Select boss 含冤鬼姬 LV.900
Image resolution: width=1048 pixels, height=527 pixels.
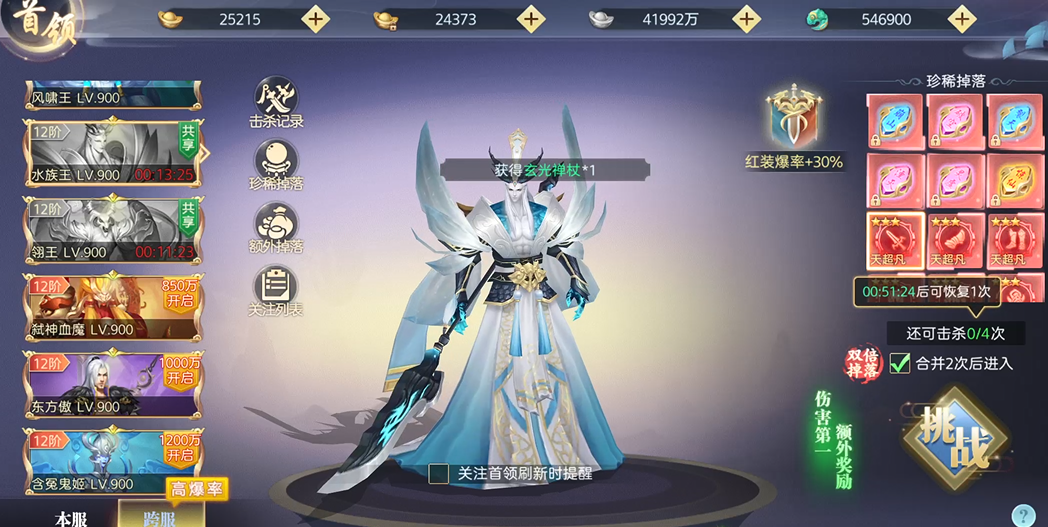coord(112,463)
